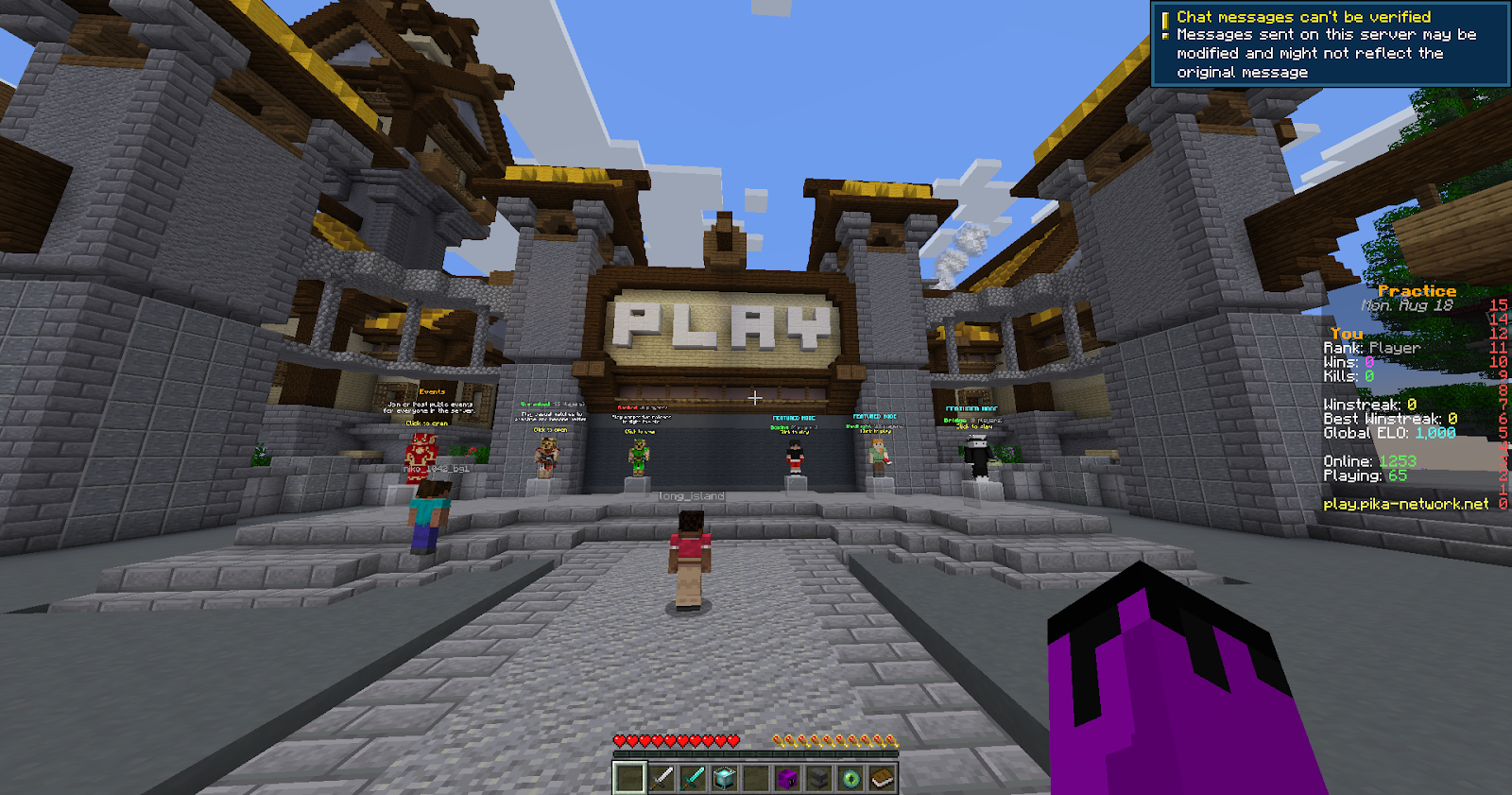Image resolution: width=1512 pixels, height=795 pixels.
Task: Open the purple ender chest in the hotbar
Action: point(788,776)
